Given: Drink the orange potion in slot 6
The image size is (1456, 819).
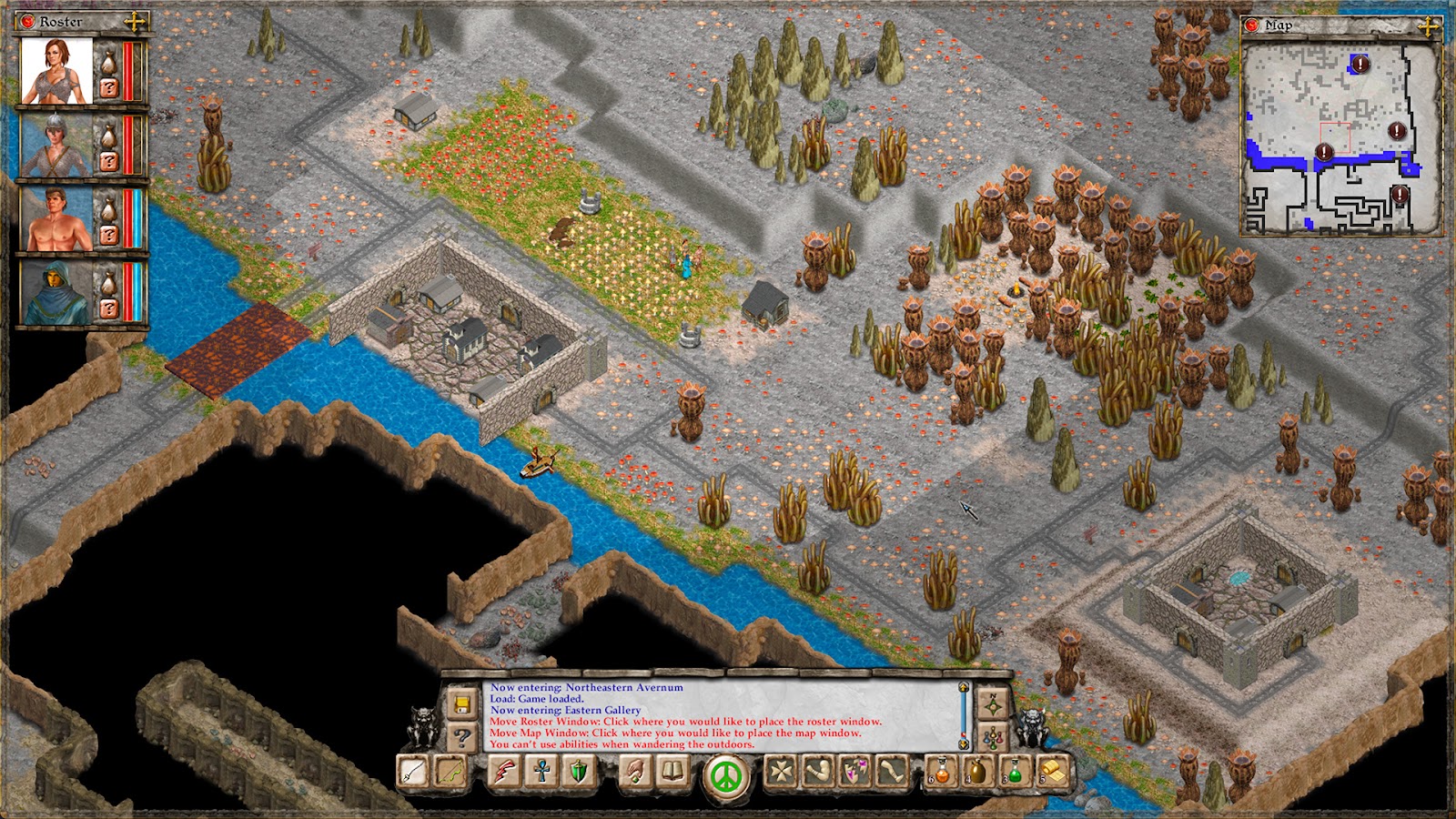Looking at the screenshot, I should click(x=940, y=772).
